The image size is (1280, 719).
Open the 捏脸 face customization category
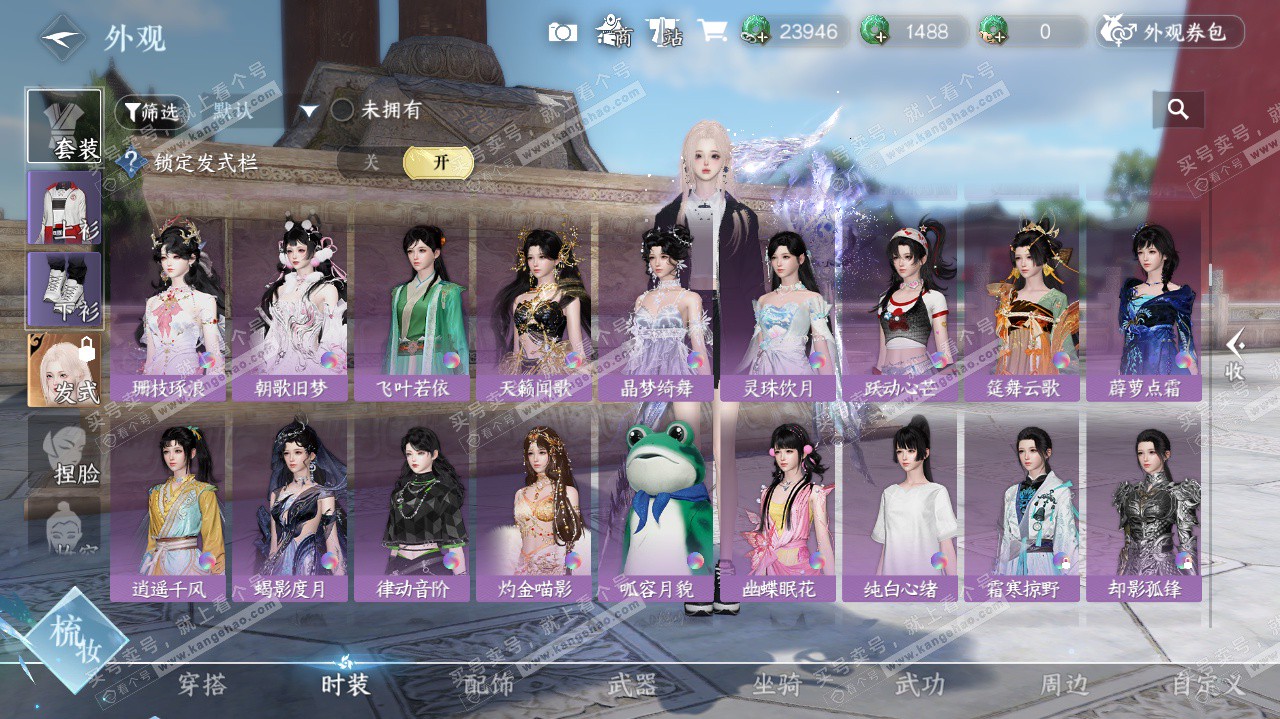(64, 455)
